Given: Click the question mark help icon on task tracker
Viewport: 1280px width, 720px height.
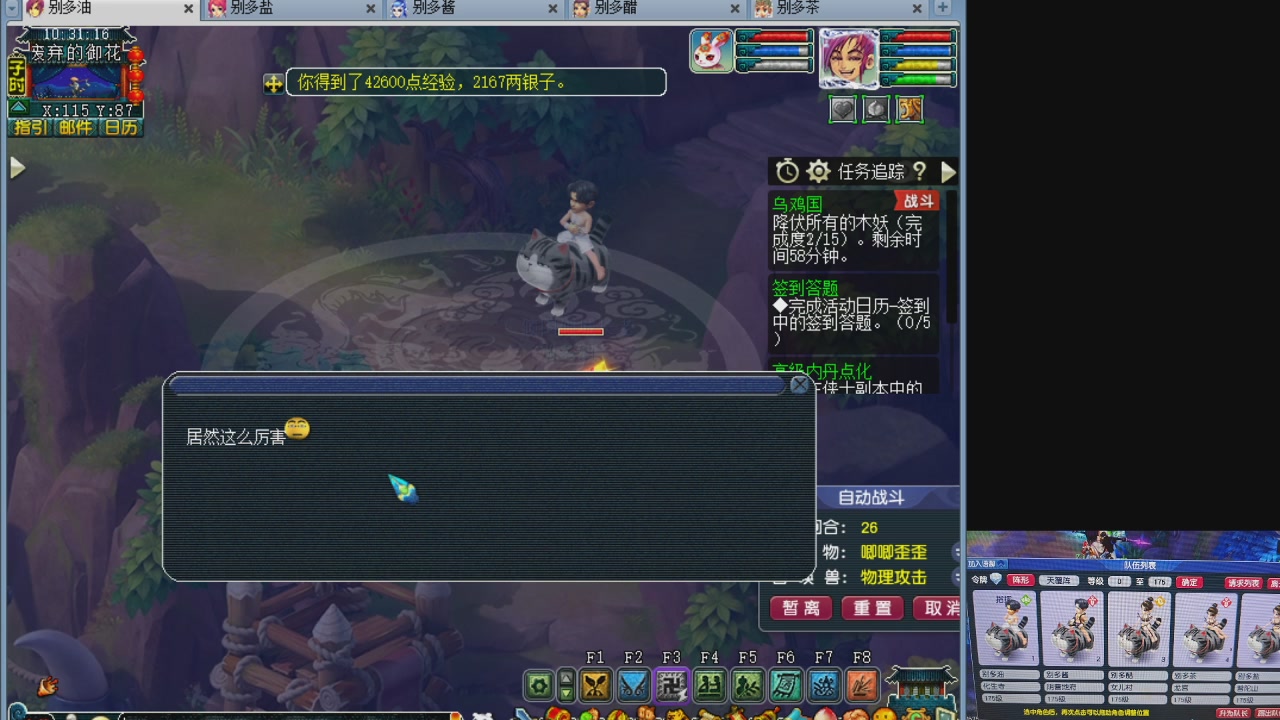Looking at the screenshot, I should (x=920, y=172).
